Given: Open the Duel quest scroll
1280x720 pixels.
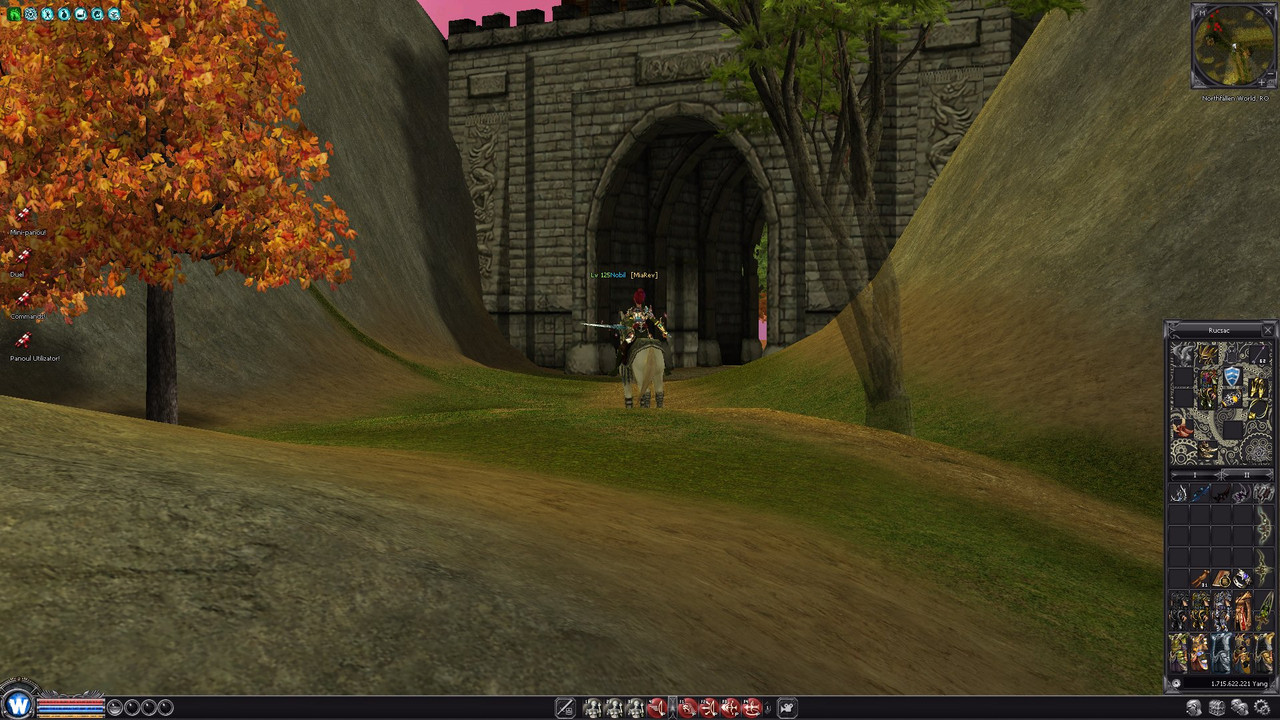Looking at the screenshot, I should [x=22, y=259].
